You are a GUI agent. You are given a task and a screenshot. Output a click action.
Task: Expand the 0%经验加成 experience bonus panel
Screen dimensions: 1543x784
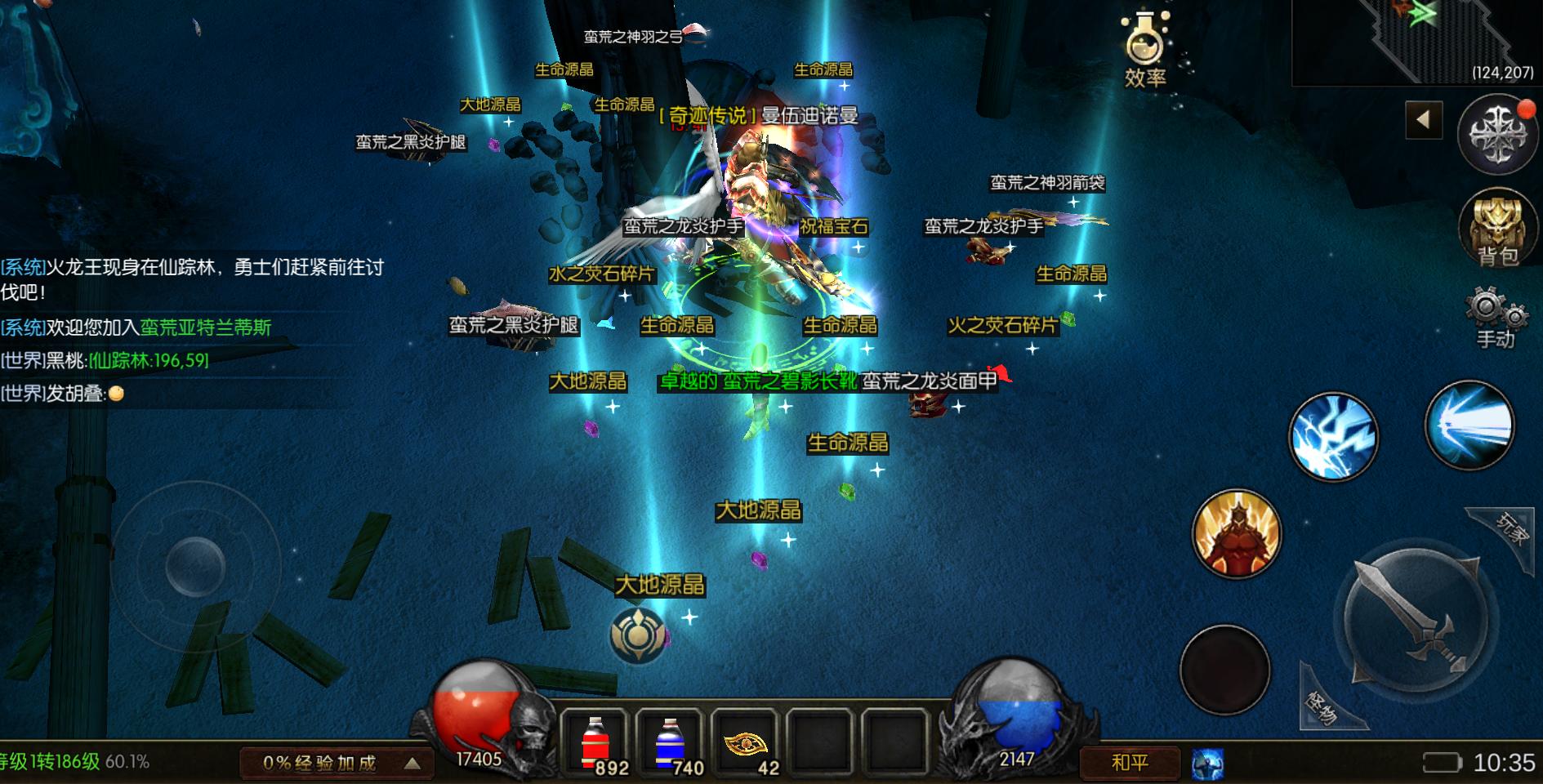[x=333, y=763]
